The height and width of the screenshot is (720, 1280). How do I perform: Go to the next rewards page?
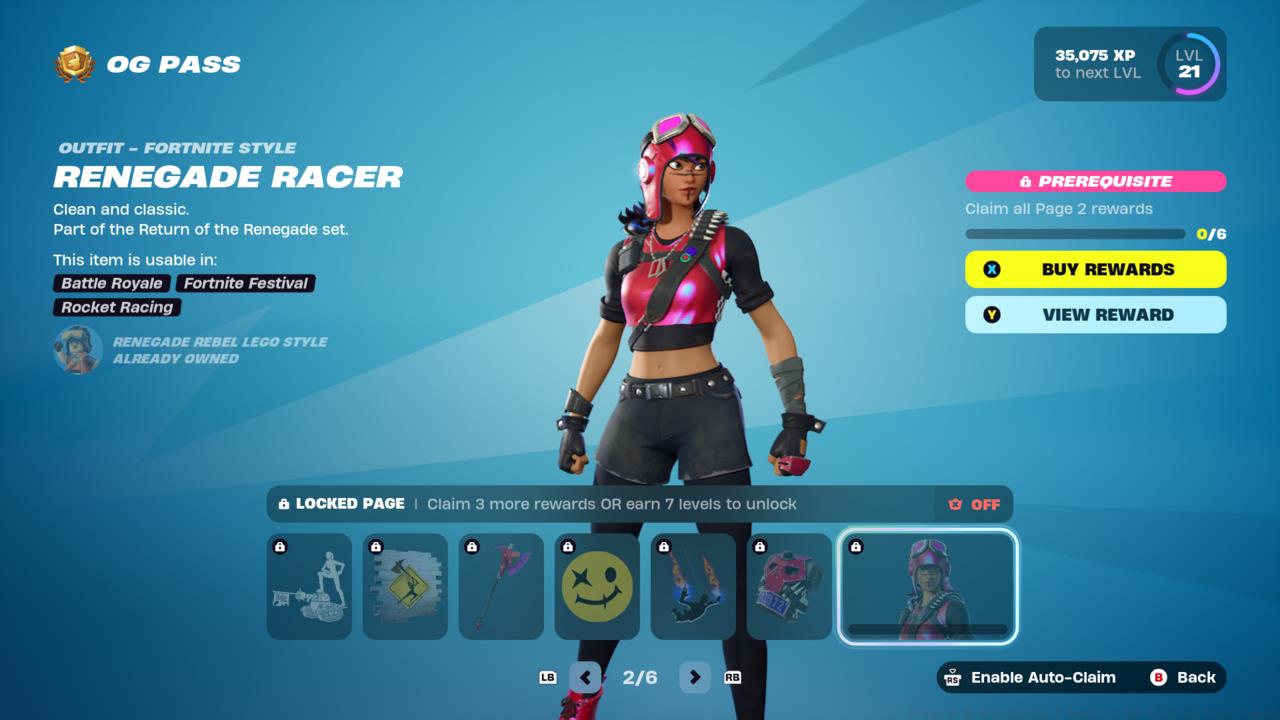[x=694, y=677]
